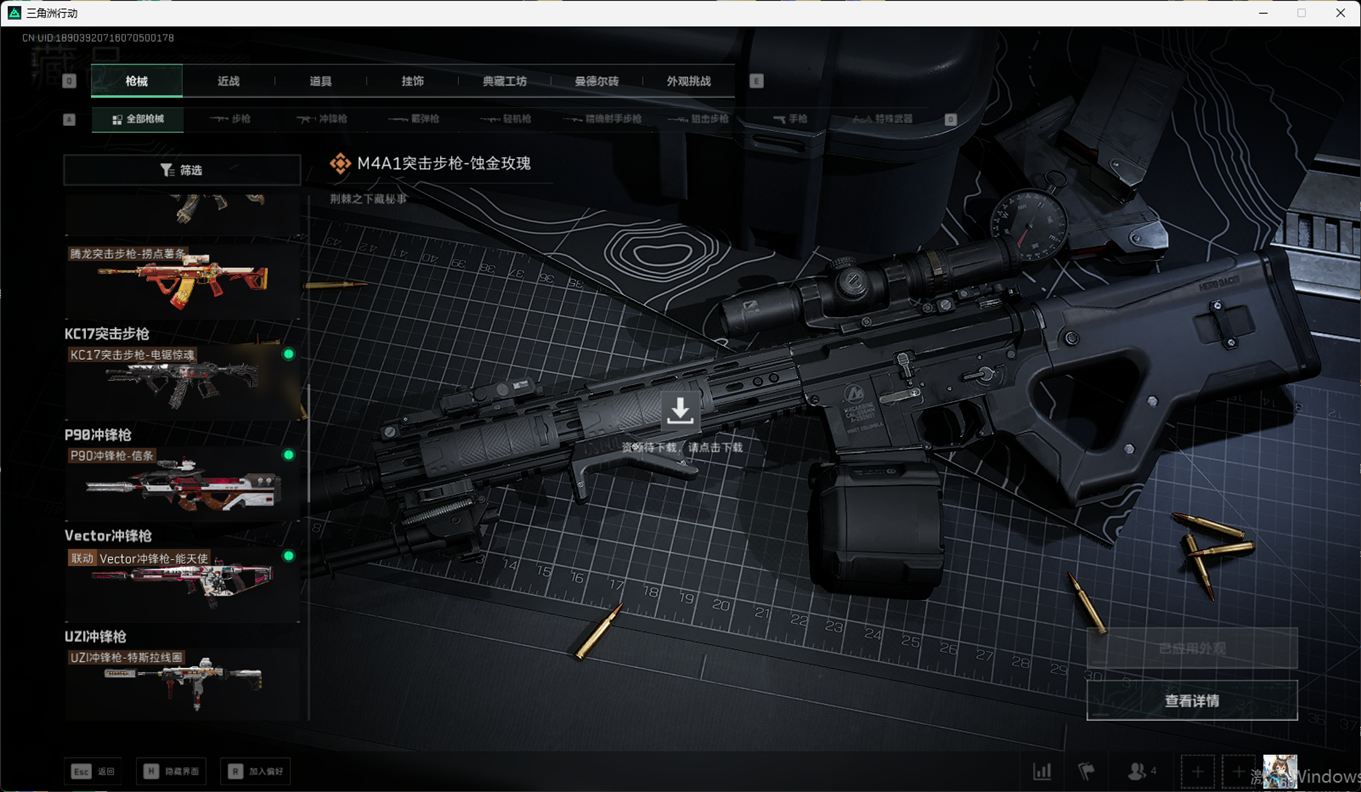Close the game window
This screenshot has height=792, width=1361.
tap(1341, 13)
